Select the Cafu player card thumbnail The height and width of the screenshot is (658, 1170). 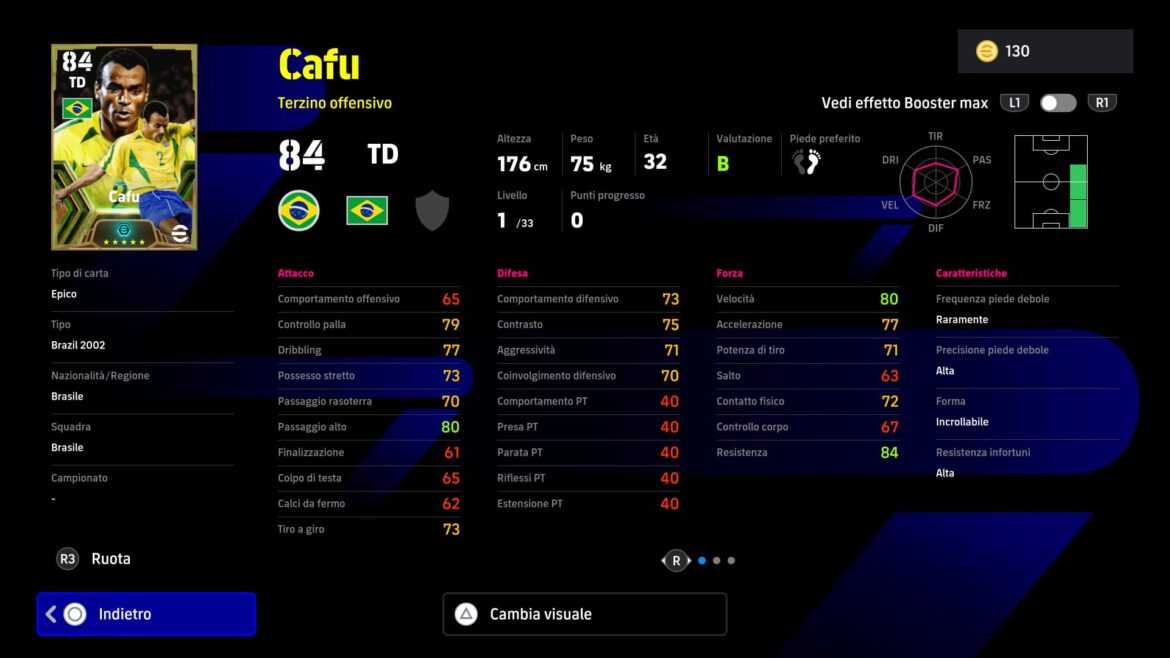124,147
